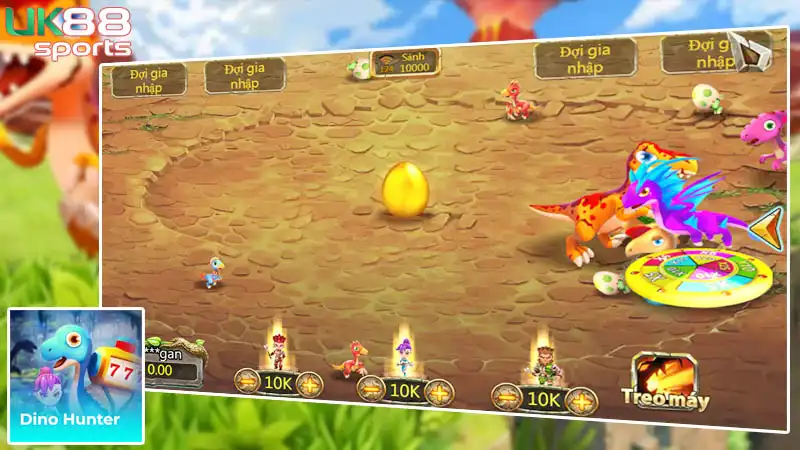Screen dimensions: 800x450
Task: Decrease the red-haired hunter's 10K bet
Action: pos(247,381)
